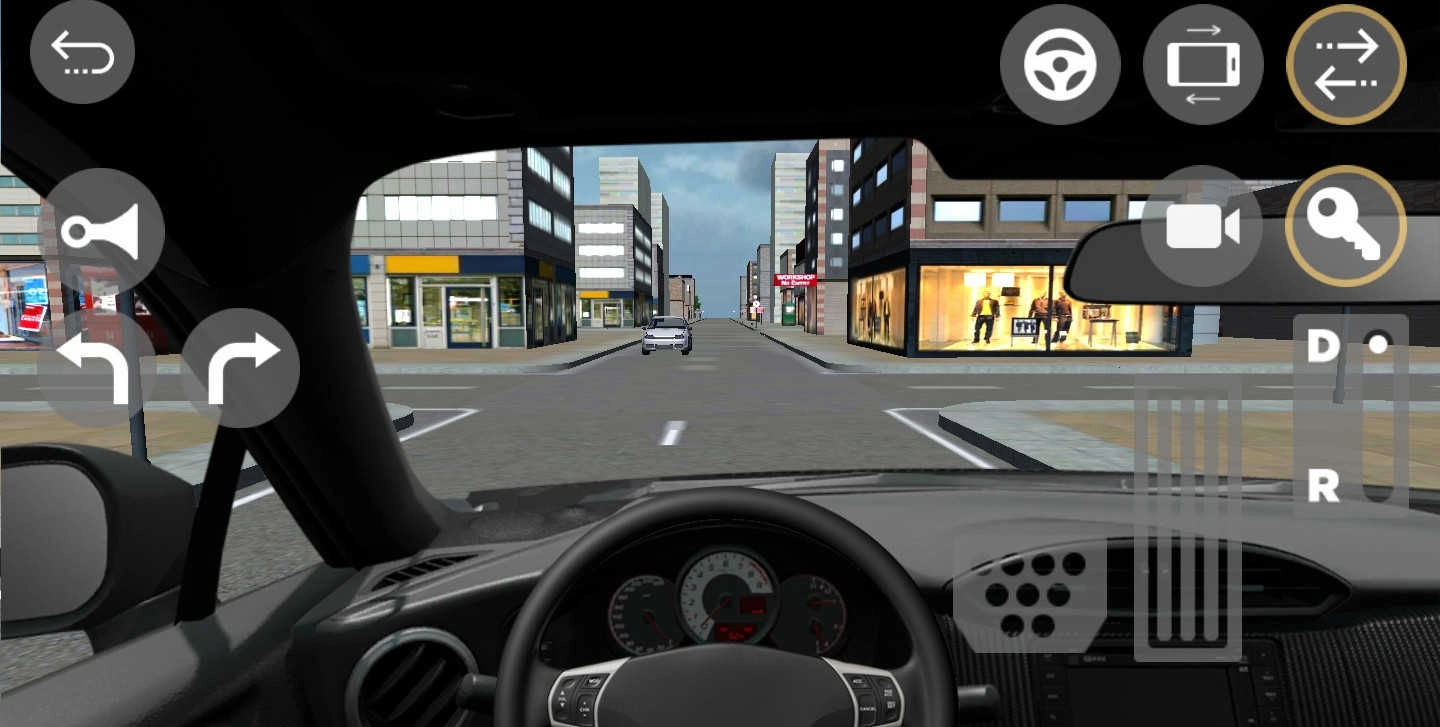Activate the right turn signal

coord(243,367)
